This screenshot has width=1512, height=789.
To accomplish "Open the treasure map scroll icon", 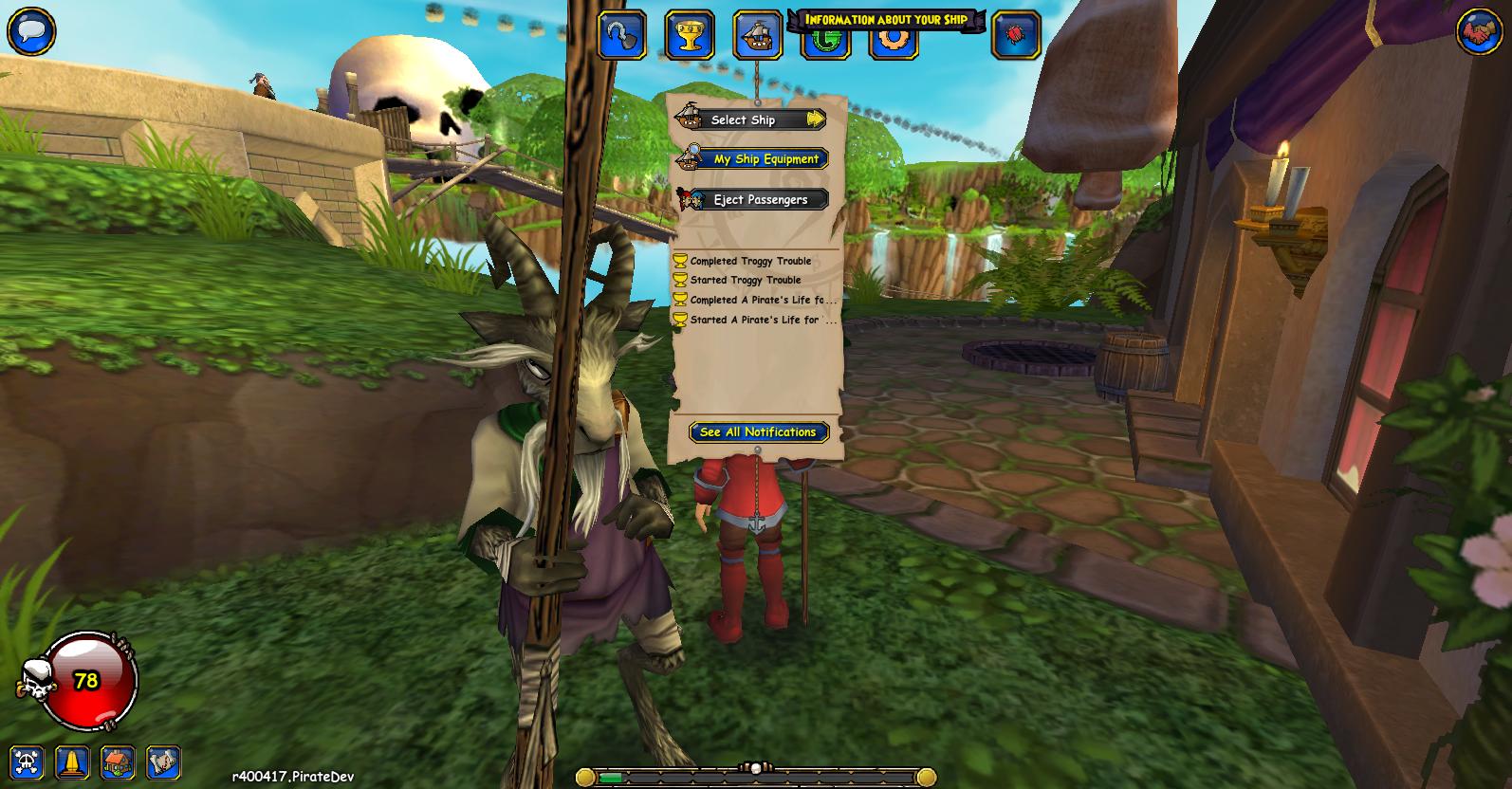I will pyautogui.click(x=164, y=762).
